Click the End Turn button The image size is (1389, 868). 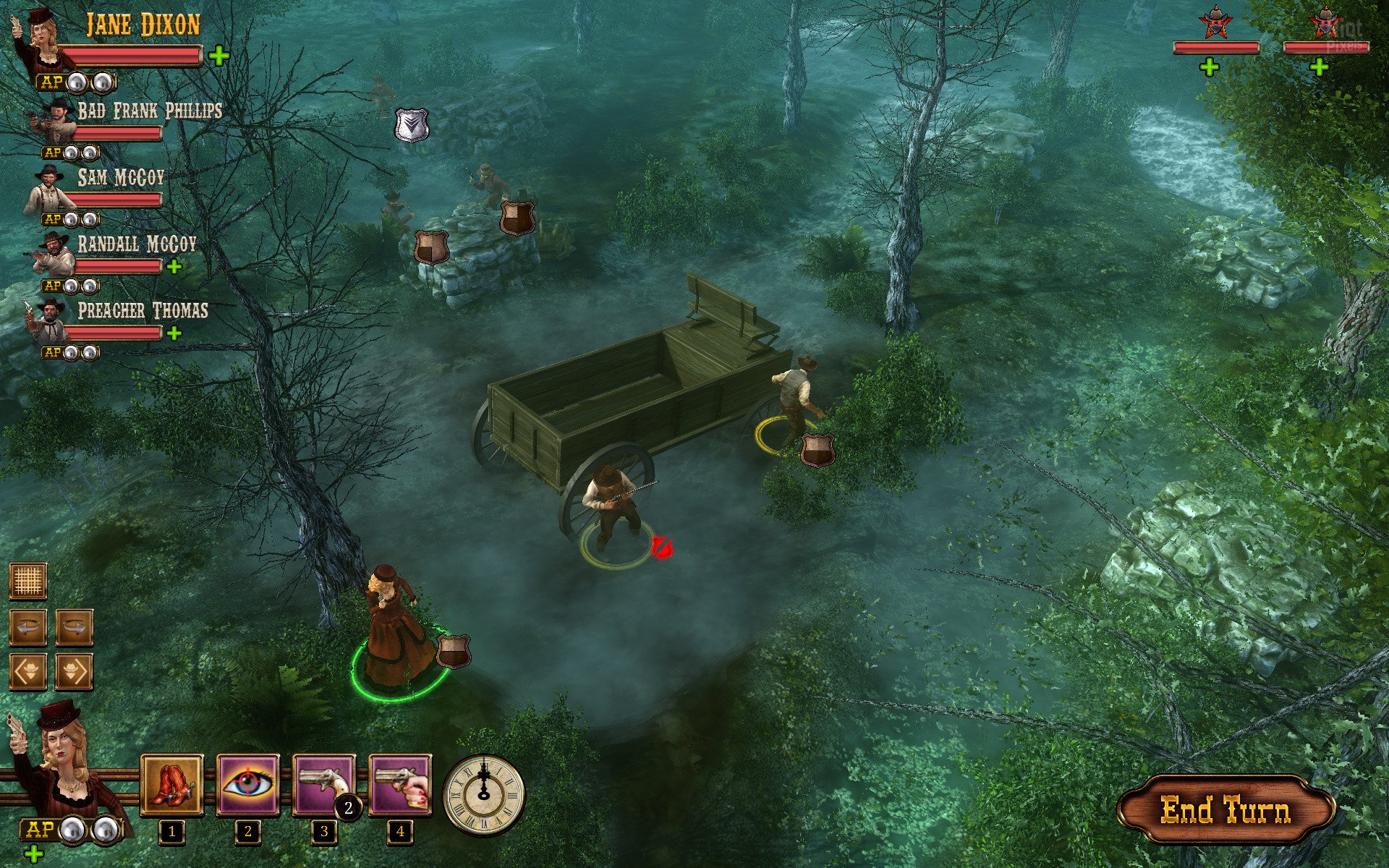[x=1226, y=810]
